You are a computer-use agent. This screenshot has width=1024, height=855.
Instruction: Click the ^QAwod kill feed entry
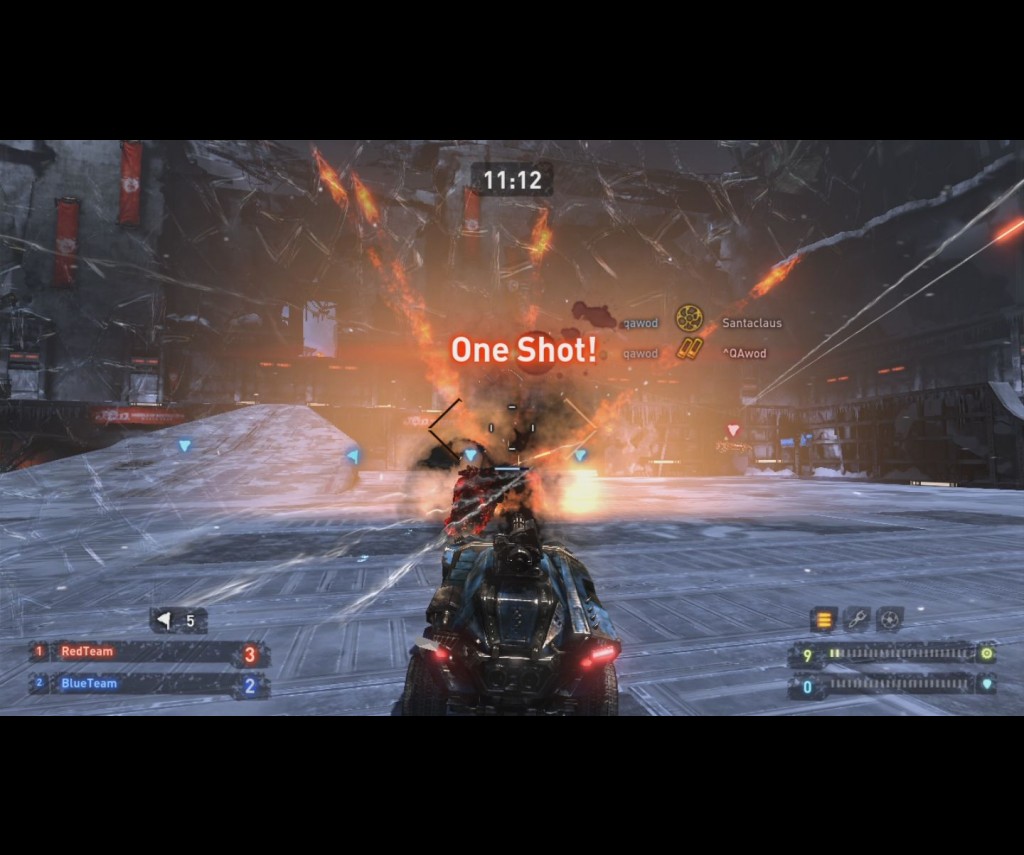click(x=744, y=353)
